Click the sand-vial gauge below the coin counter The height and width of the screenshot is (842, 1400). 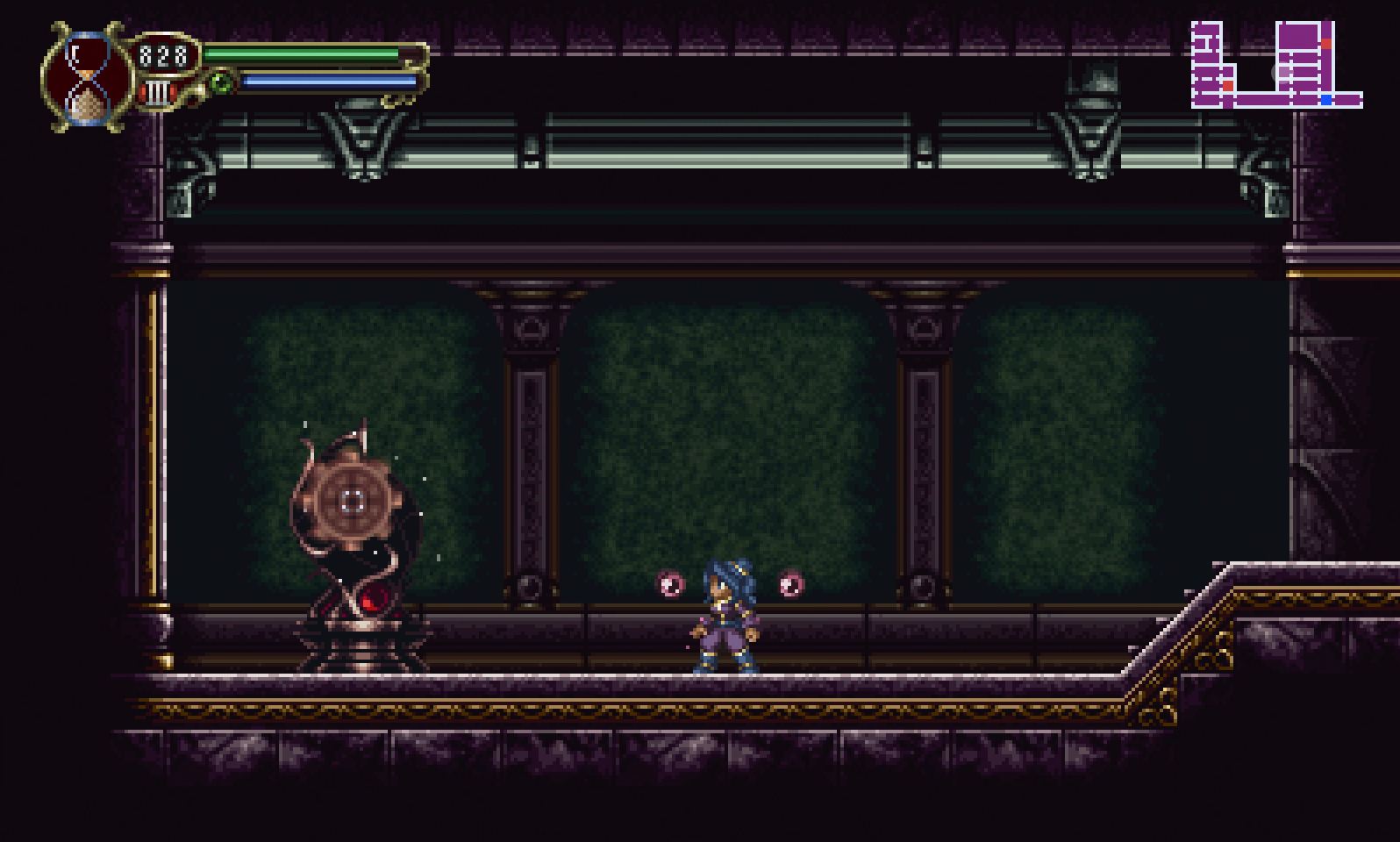click(156, 92)
